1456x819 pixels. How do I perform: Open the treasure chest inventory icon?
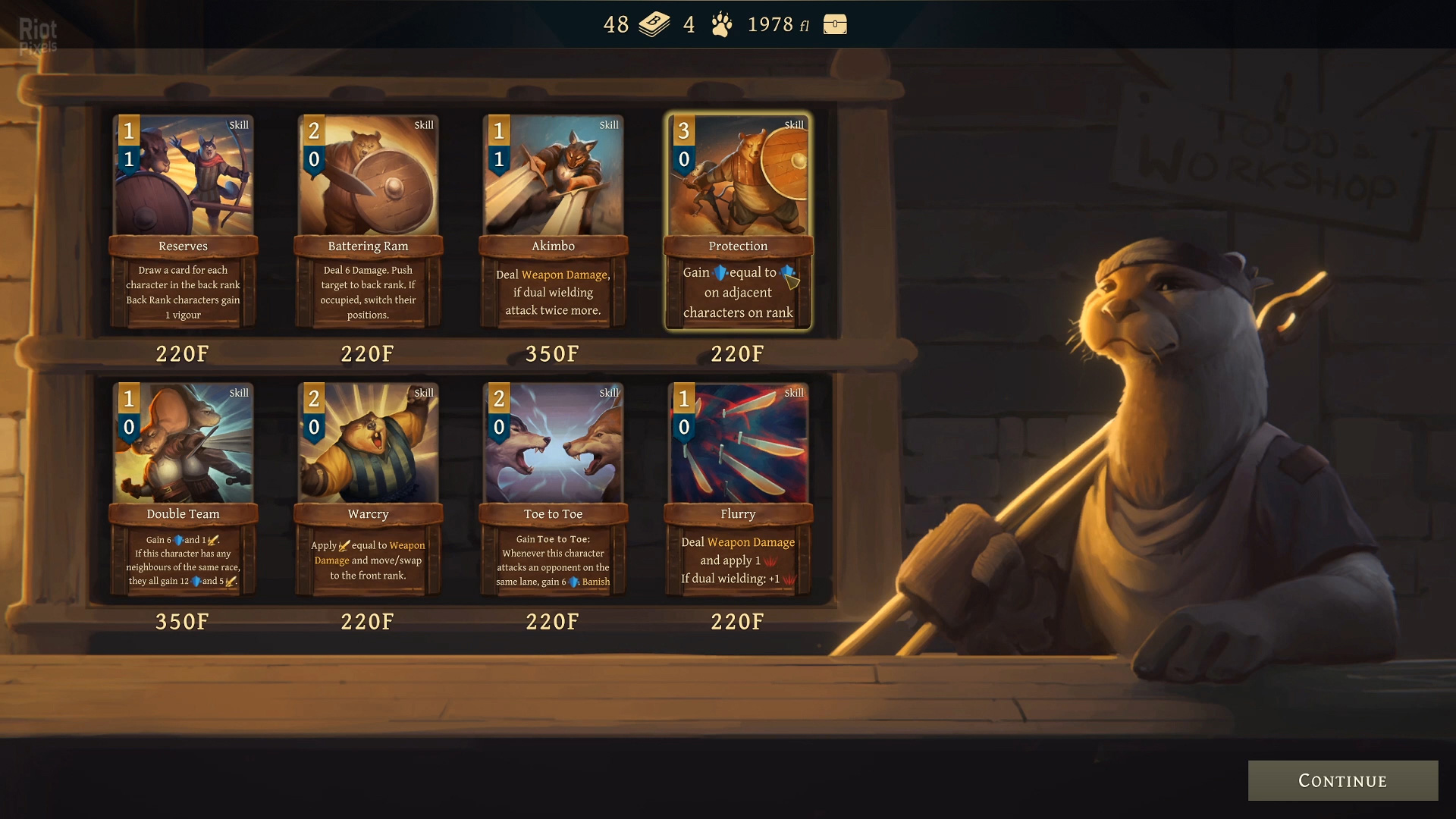point(835,24)
